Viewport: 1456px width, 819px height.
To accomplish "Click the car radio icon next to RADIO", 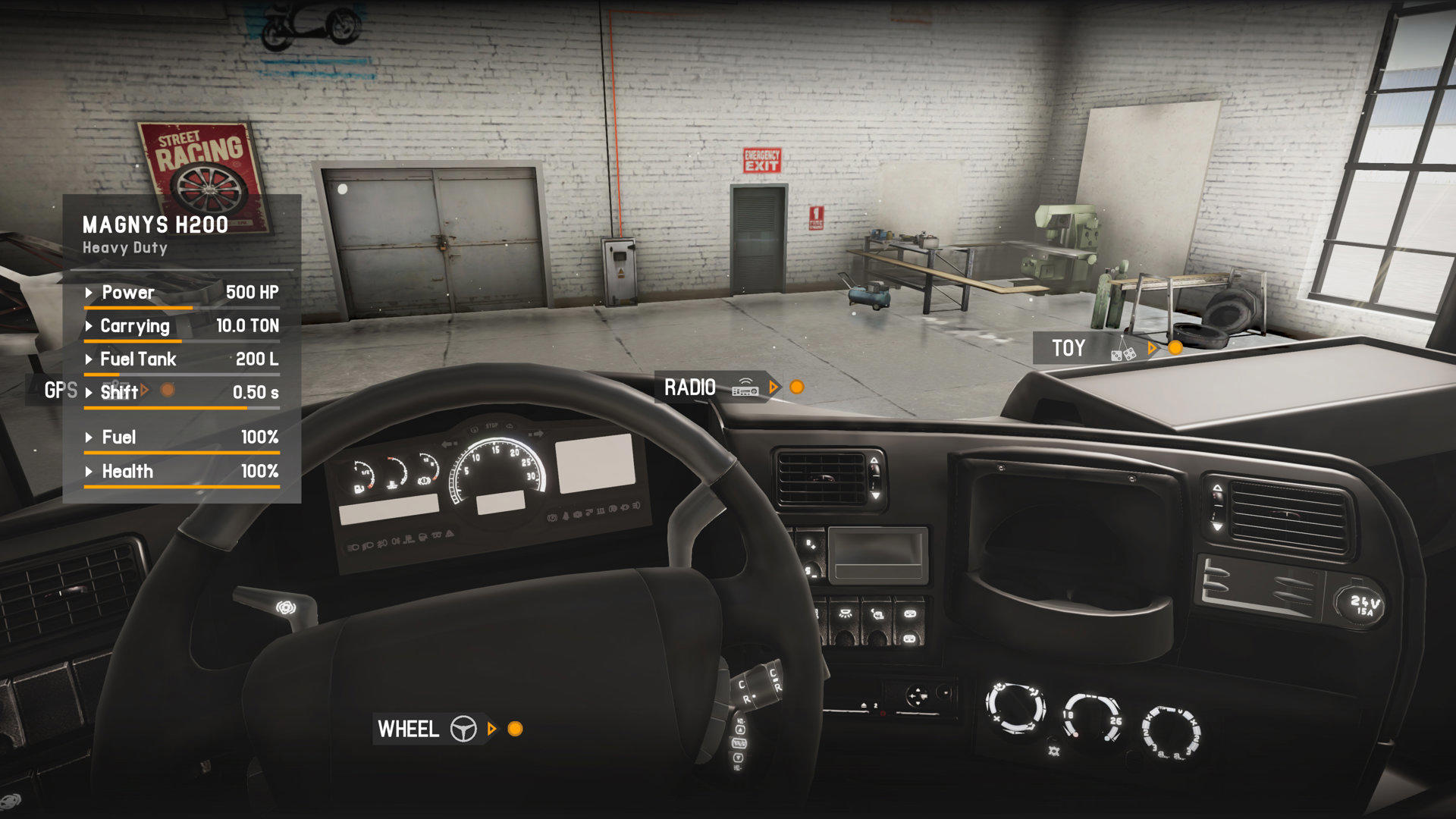I will click(745, 388).
